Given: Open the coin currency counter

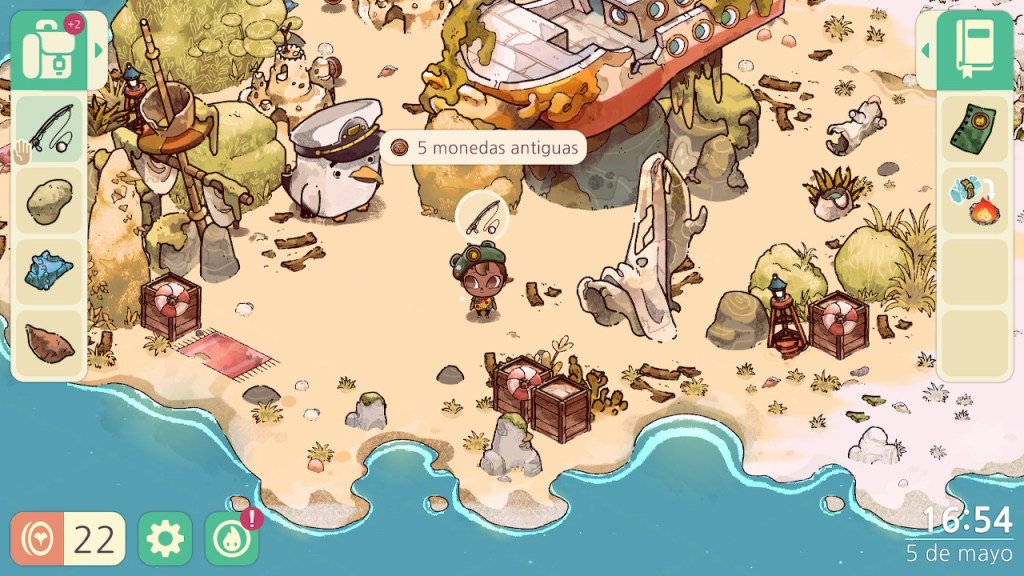Looking at the screenshot, I should (x=68, y=539).
